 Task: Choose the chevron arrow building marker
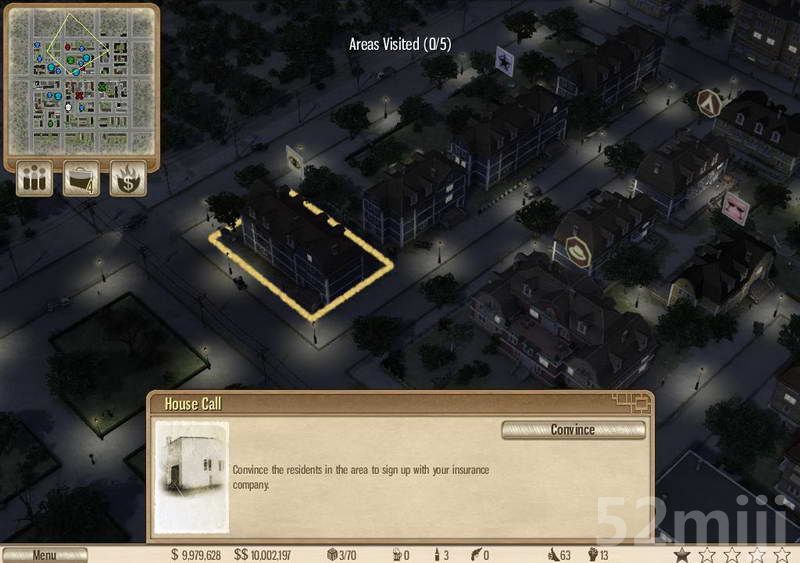pos(710,101)
